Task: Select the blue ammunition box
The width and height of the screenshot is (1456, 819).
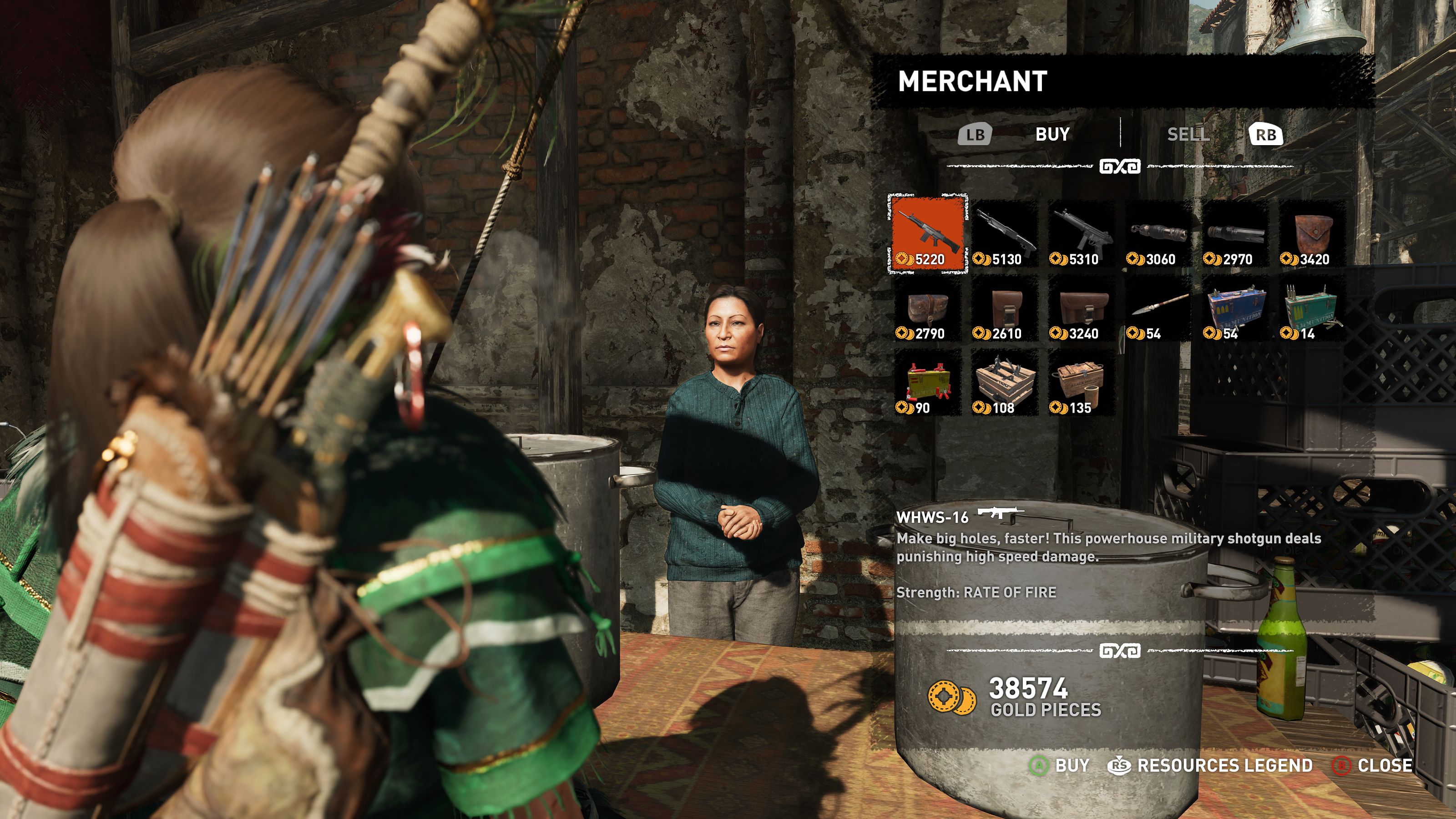Action: click(1235, 308)
